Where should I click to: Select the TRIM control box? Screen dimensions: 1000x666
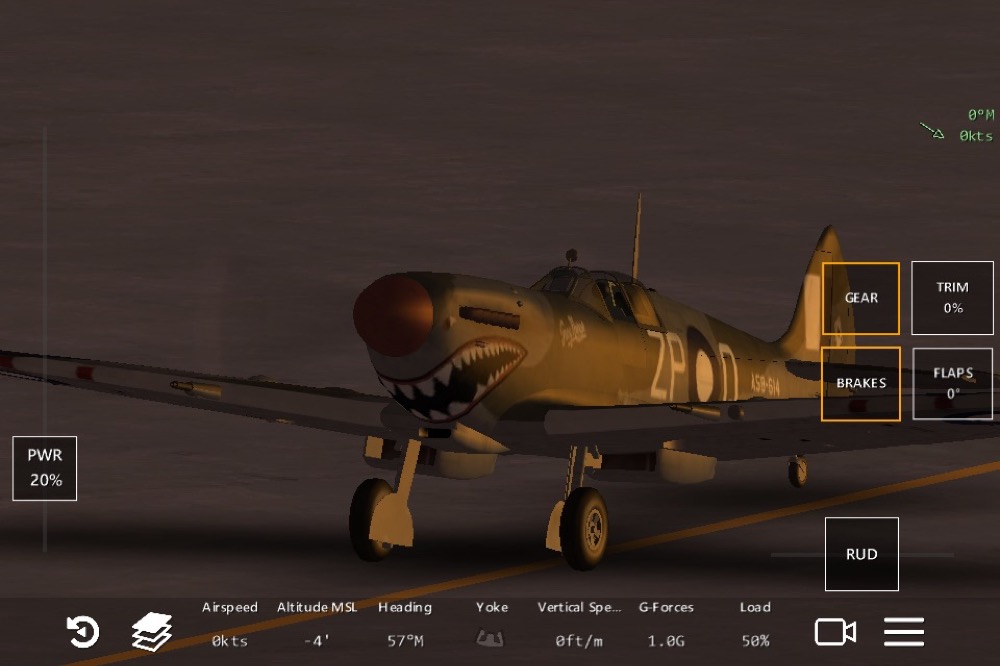(952, 298)
